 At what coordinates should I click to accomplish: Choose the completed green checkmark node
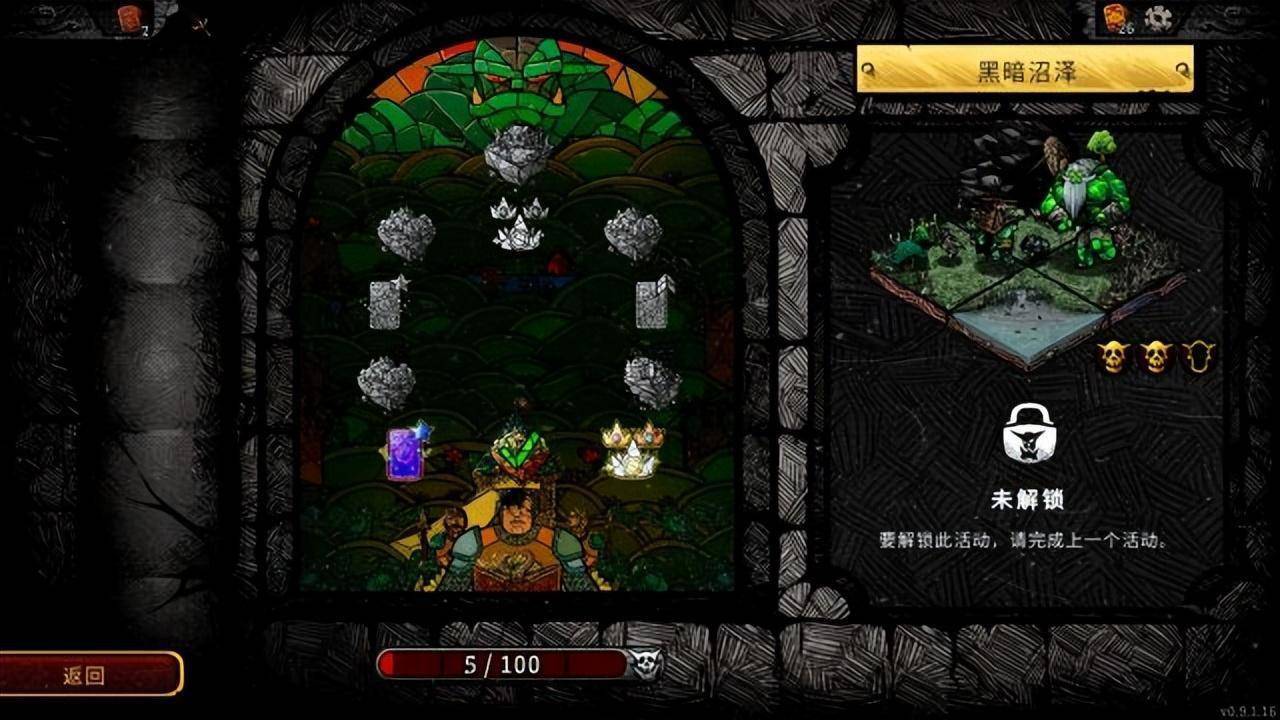(x=518, y=452)
